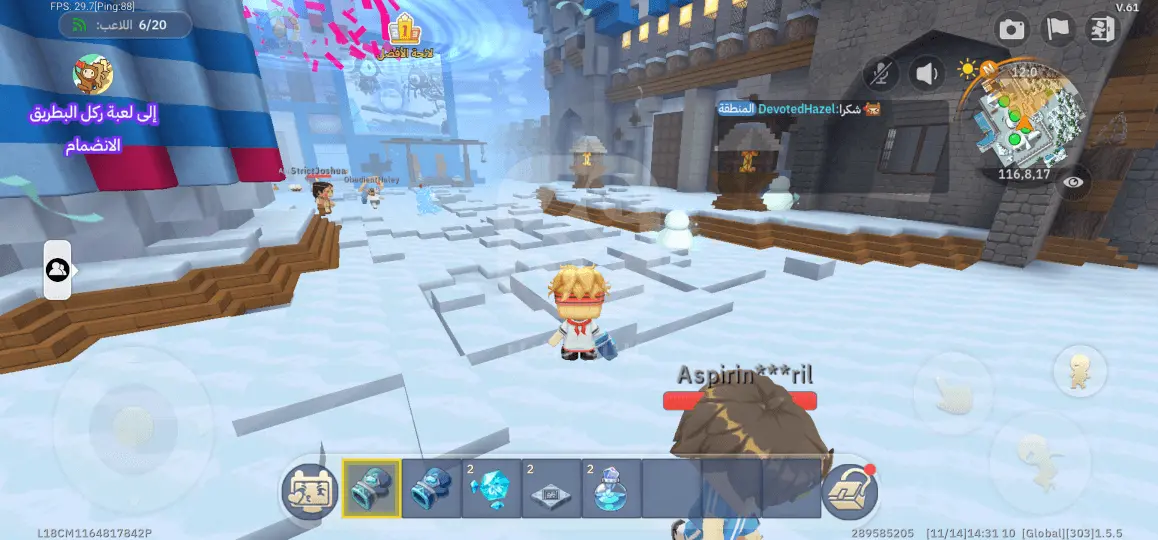
Task: Exit the game via running-man door icon
Action: [x=1103, y=29]
